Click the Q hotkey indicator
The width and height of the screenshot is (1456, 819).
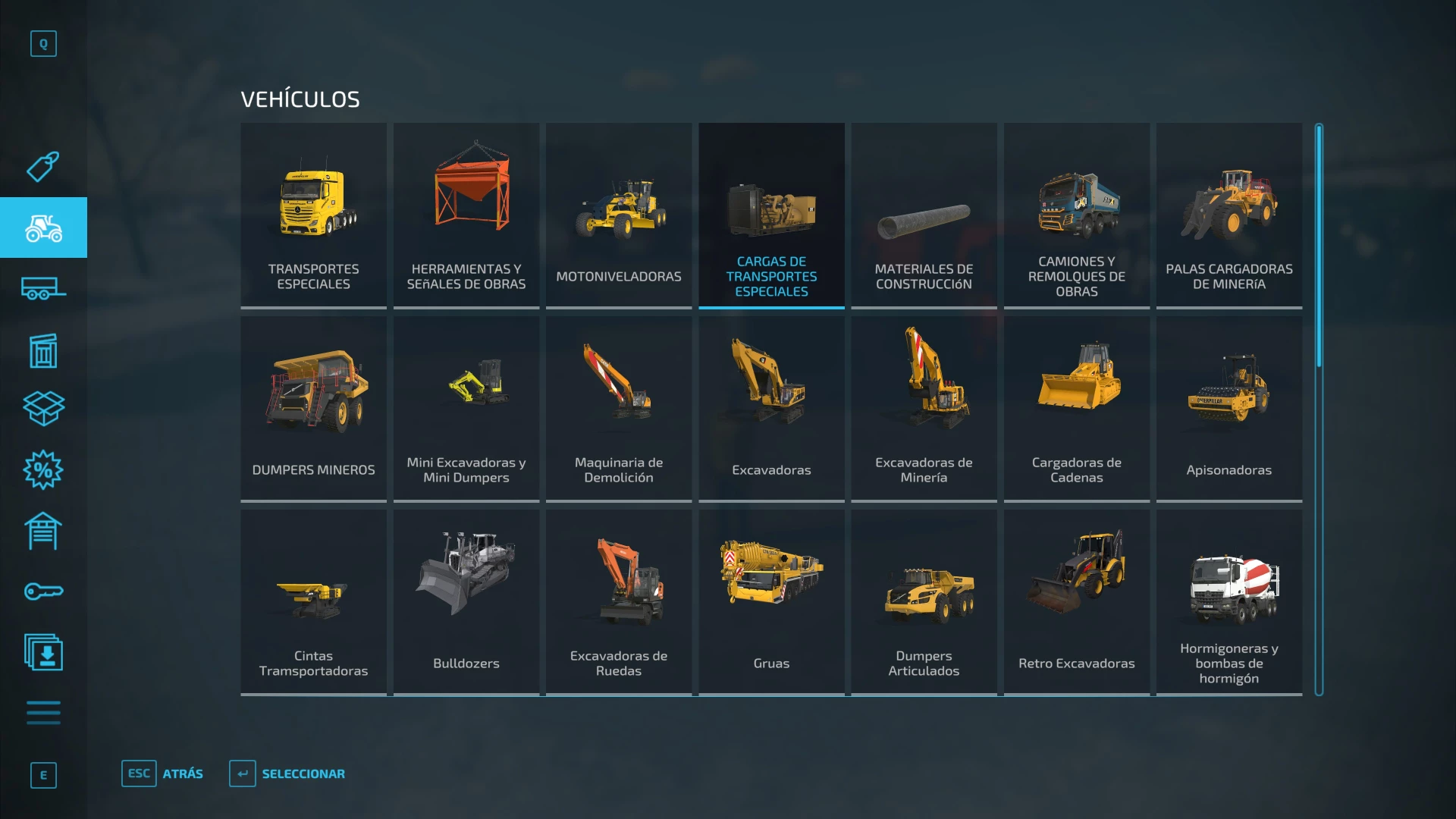tap(43, 43)
